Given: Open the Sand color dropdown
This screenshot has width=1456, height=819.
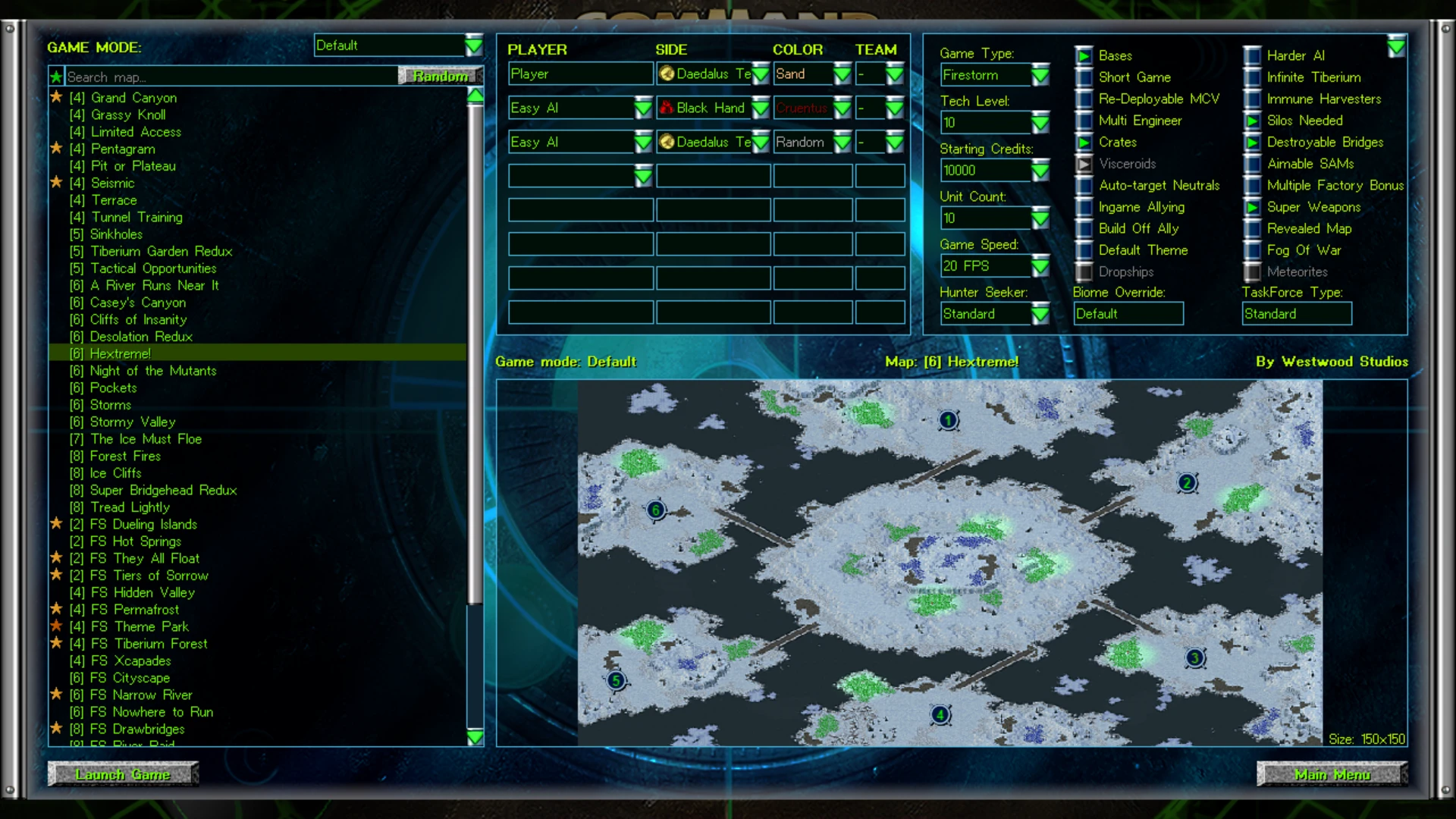Looking at the screenshot, I should [x=842, y=74].
